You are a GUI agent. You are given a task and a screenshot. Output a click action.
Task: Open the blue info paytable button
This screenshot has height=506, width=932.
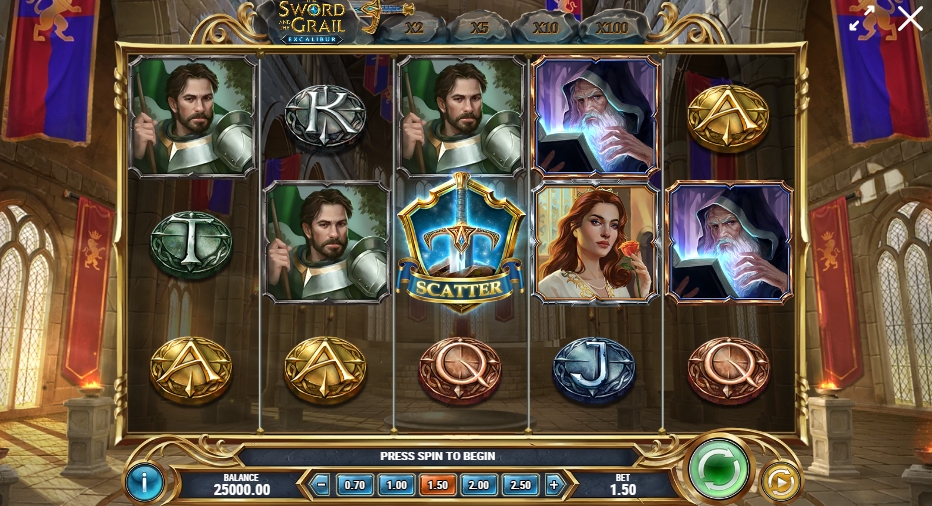coord(144,483)
